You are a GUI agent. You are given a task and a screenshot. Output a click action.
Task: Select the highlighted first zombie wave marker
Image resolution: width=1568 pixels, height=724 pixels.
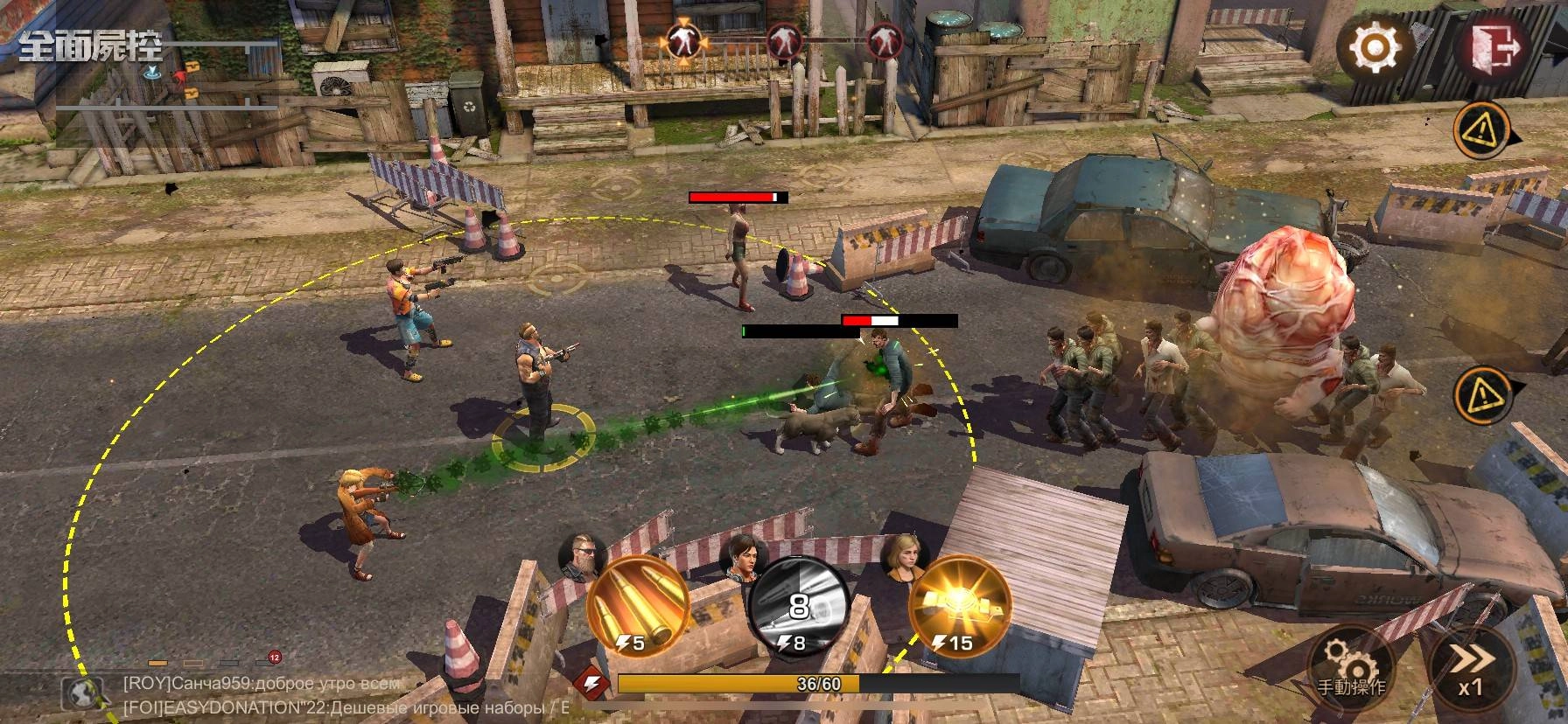point(683,40)
